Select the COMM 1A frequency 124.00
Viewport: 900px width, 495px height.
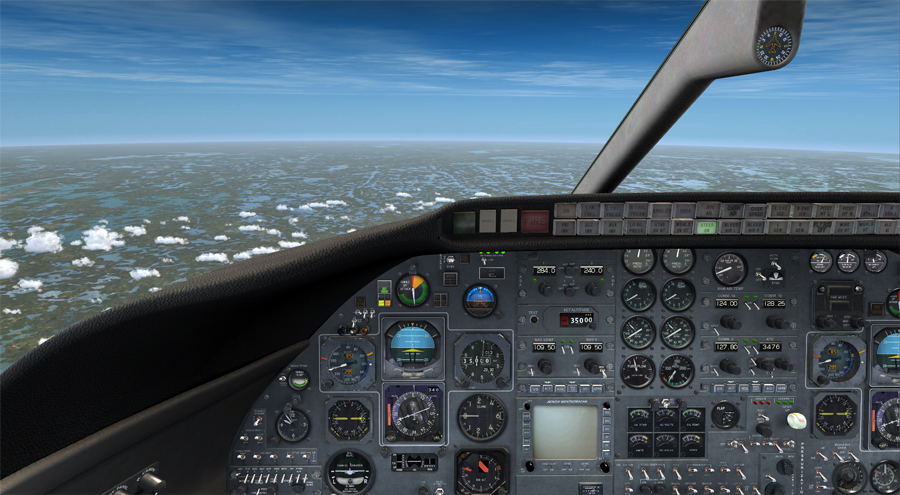click(726, 303)
